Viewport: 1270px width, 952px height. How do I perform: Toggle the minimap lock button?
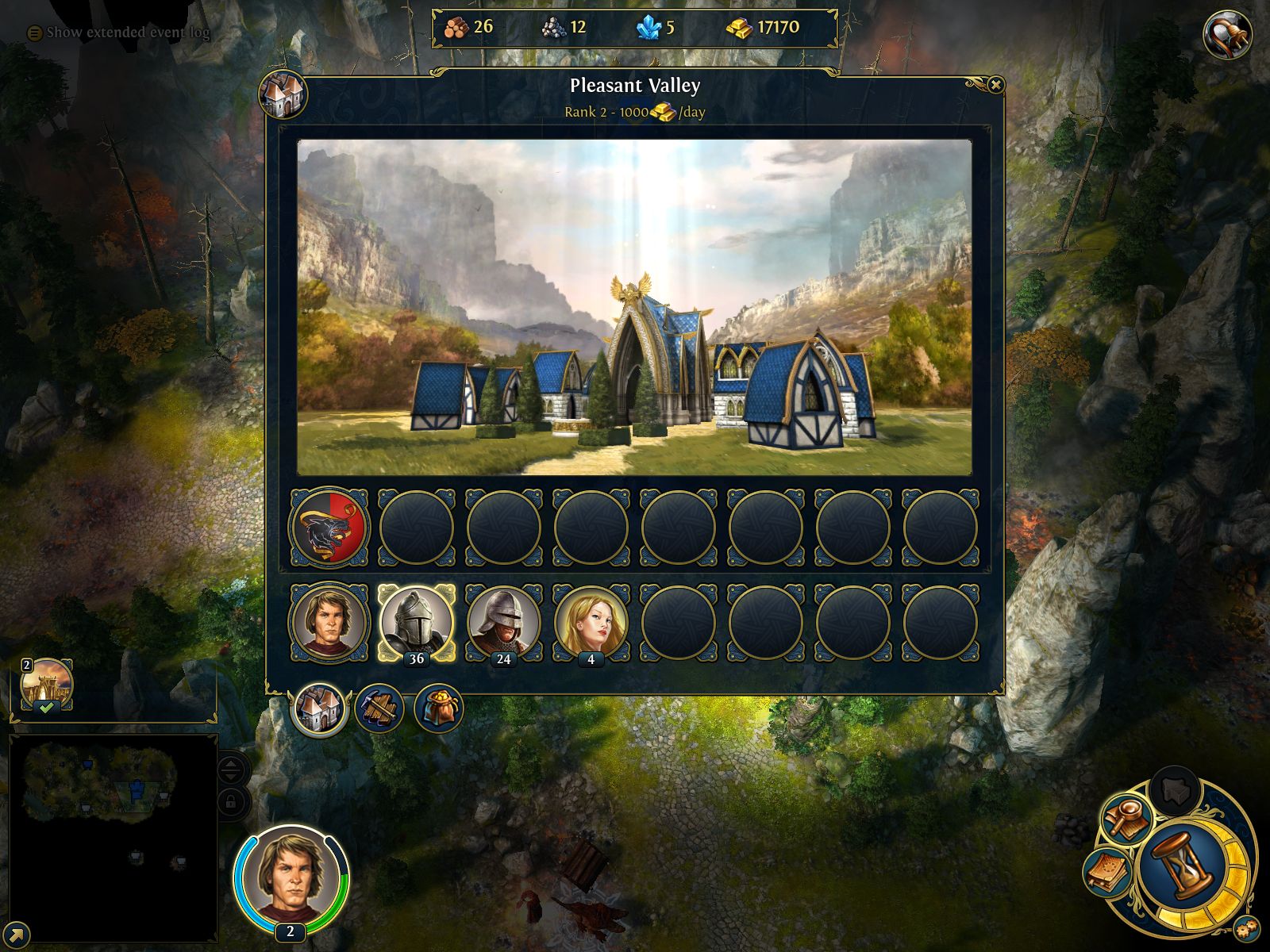(x=230, y=803)
